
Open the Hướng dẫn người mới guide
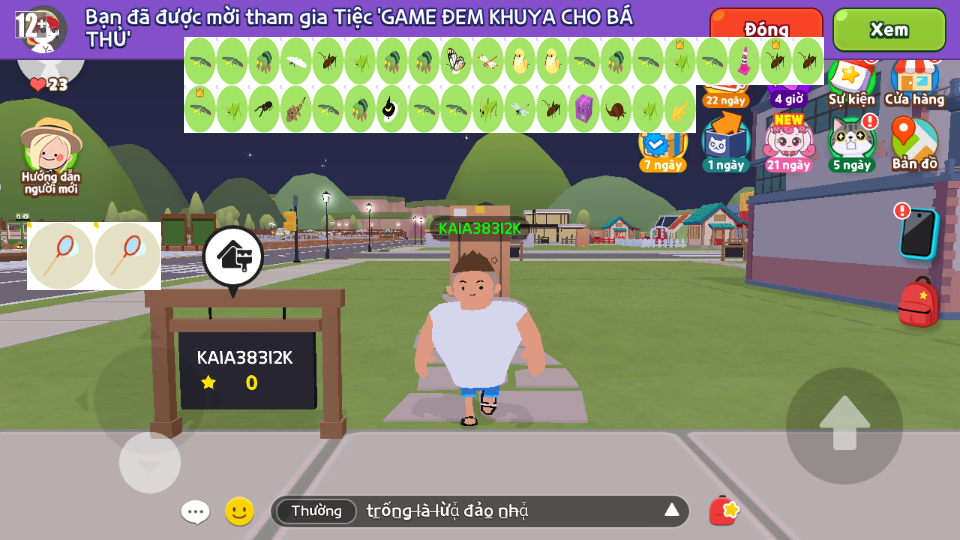click(x=50, y=155)
